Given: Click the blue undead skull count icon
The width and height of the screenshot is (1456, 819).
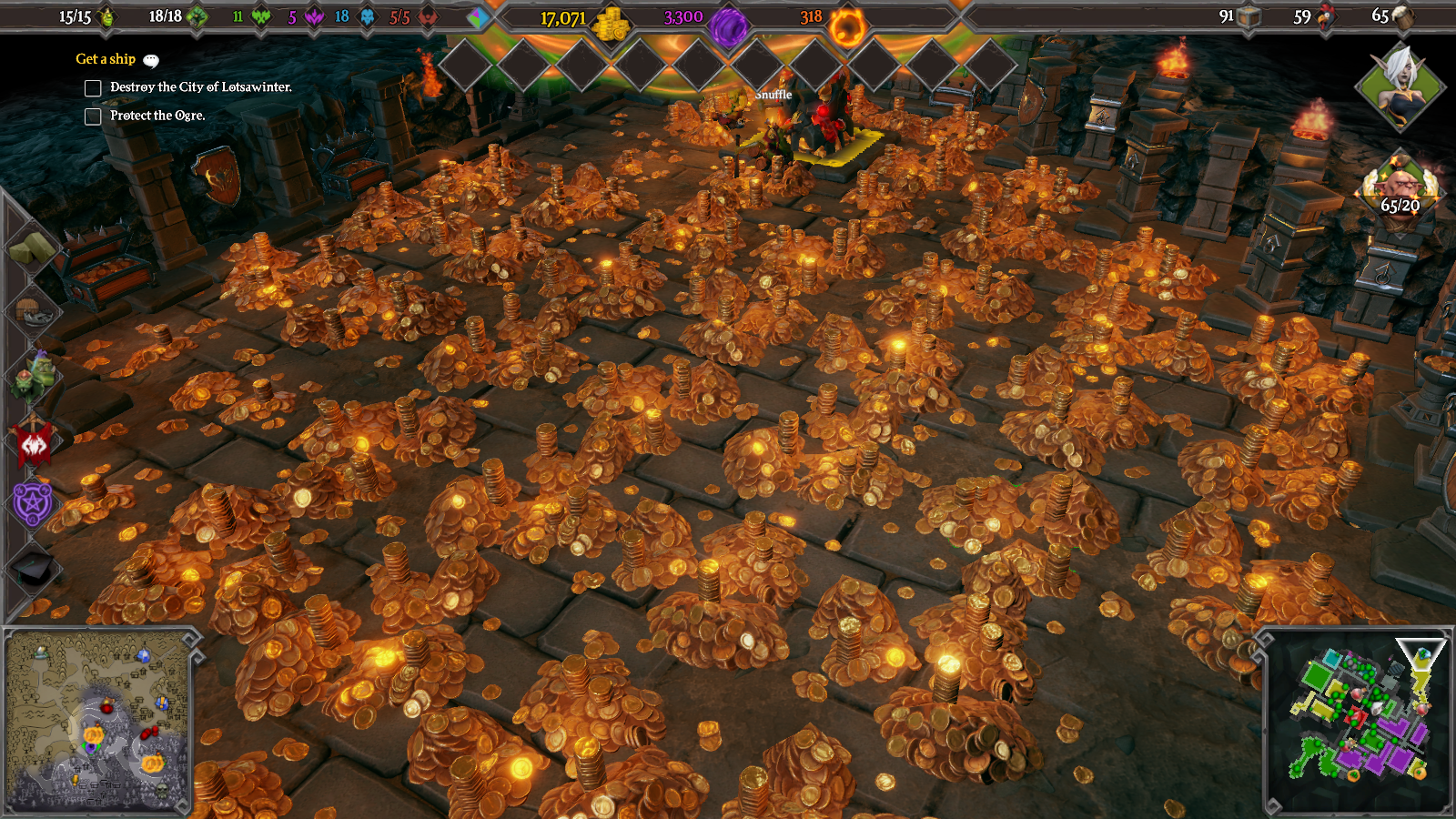Looking at the screenshot, I should click(368, 16).
